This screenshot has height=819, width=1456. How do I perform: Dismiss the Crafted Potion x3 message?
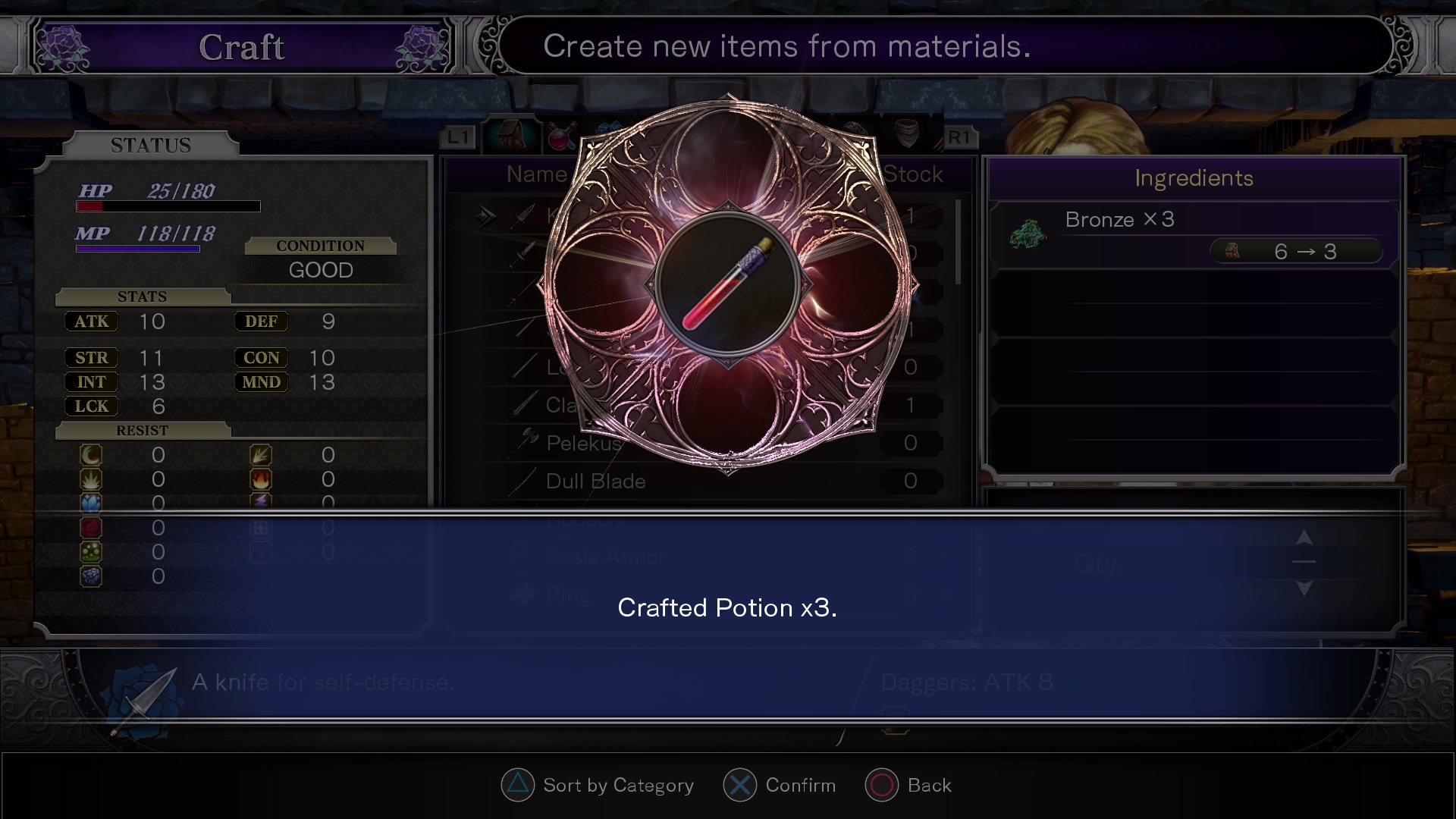click(726, 607)
